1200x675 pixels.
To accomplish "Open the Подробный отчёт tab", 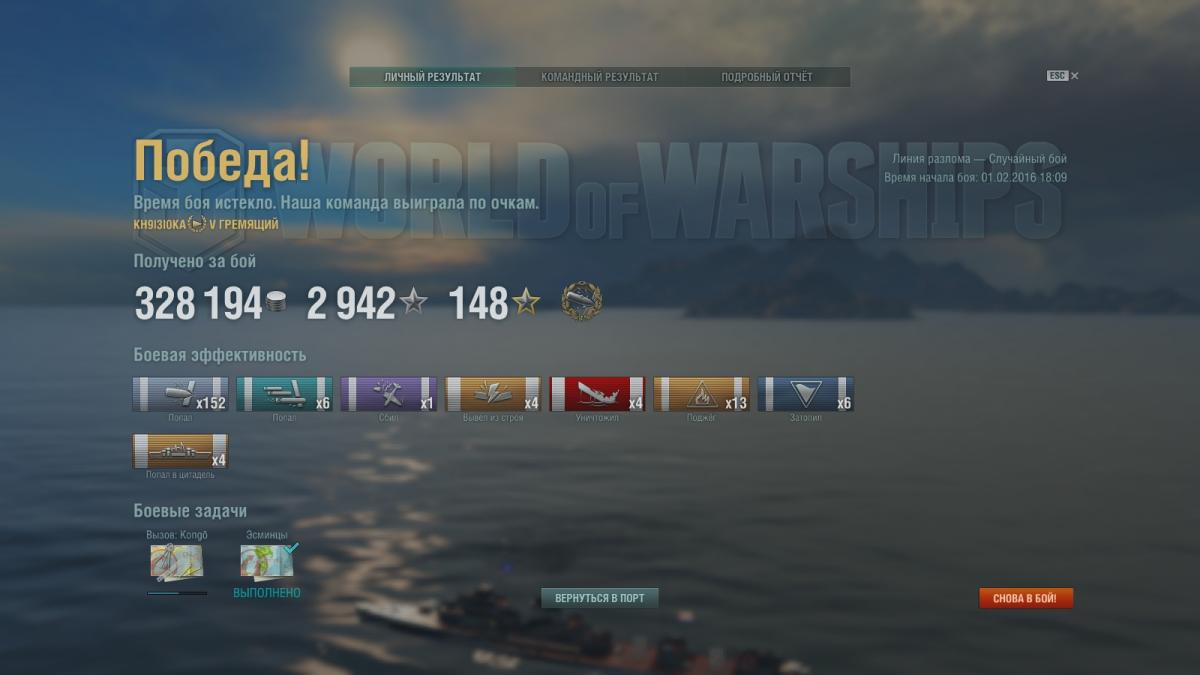I will click(766, 77).
